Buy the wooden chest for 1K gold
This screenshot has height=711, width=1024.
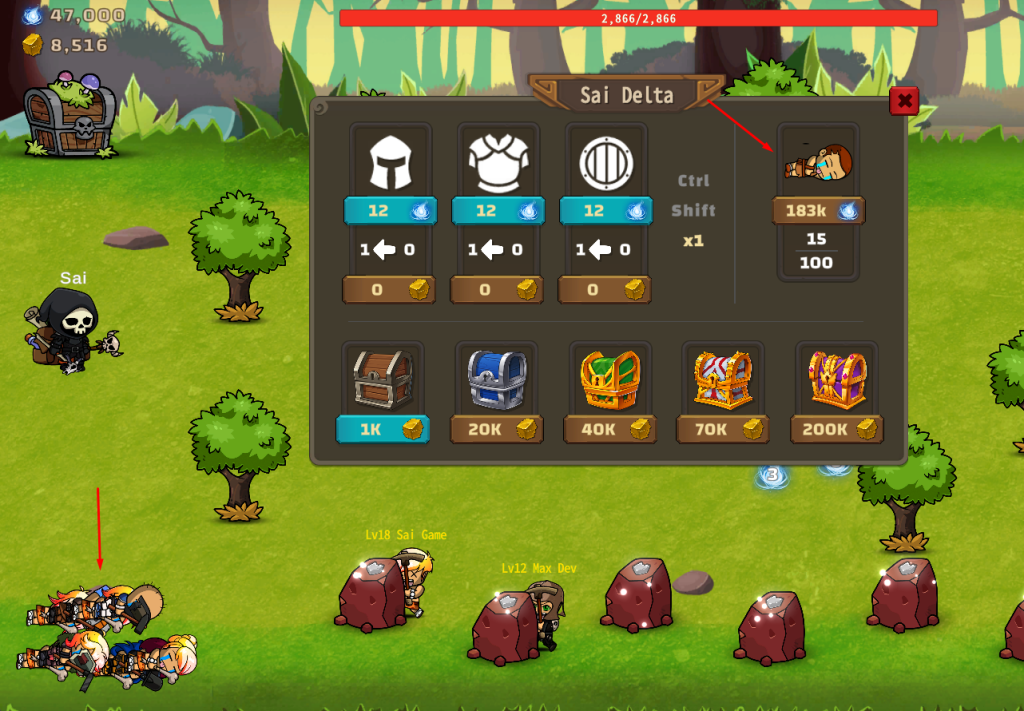click(x=383, y=429)
